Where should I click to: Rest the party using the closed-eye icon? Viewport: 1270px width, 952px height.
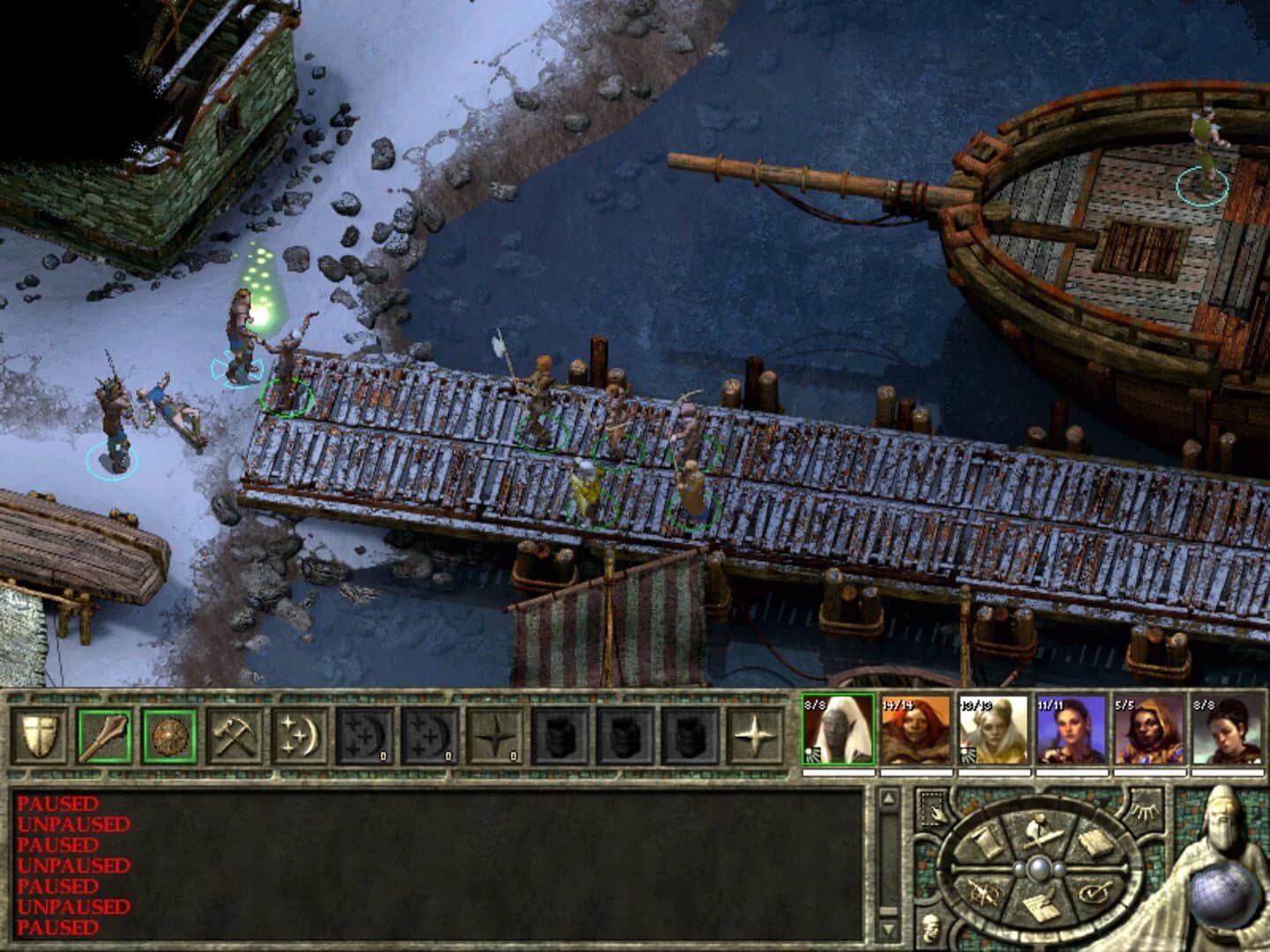1143,811
